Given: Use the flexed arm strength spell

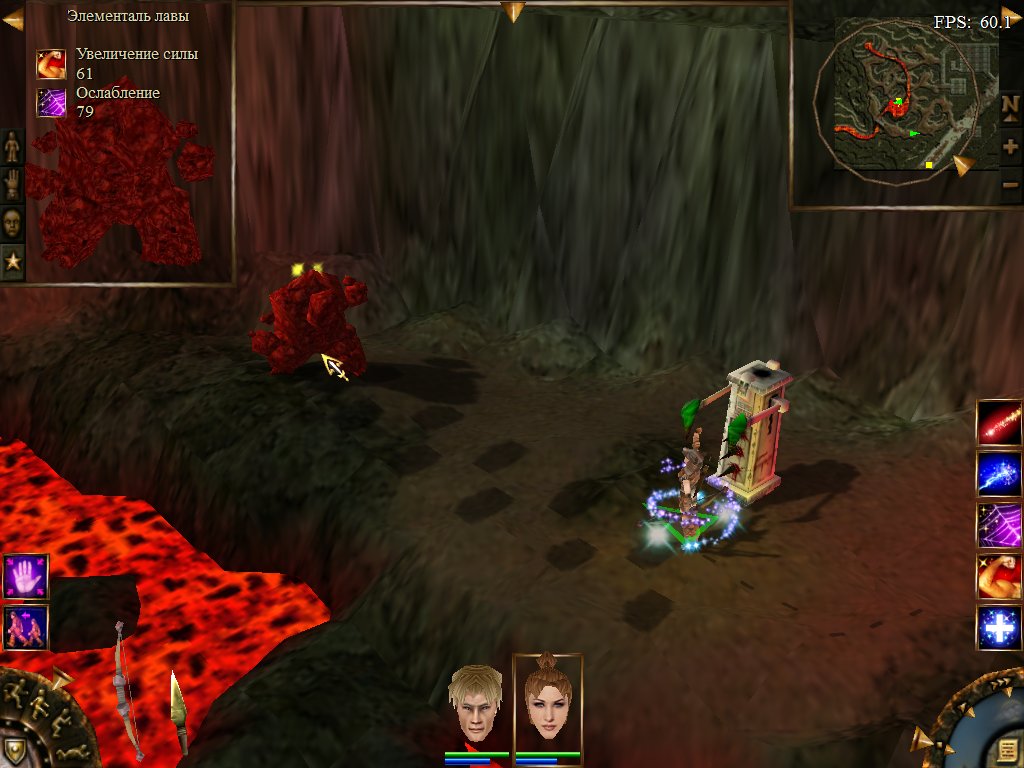Looking at the screenshot, I should 999,577.
